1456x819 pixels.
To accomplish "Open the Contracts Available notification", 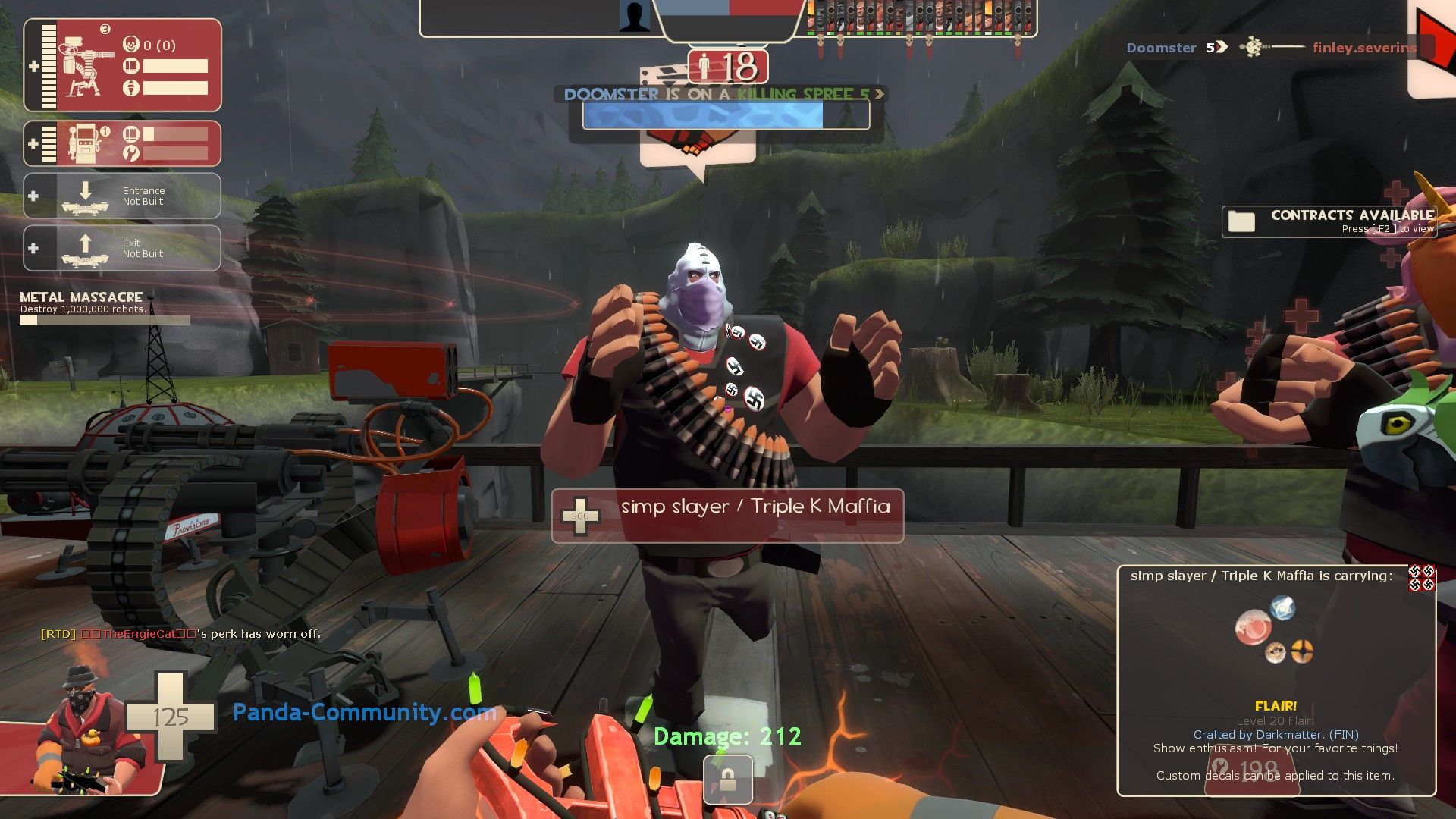I will 1329,221.
